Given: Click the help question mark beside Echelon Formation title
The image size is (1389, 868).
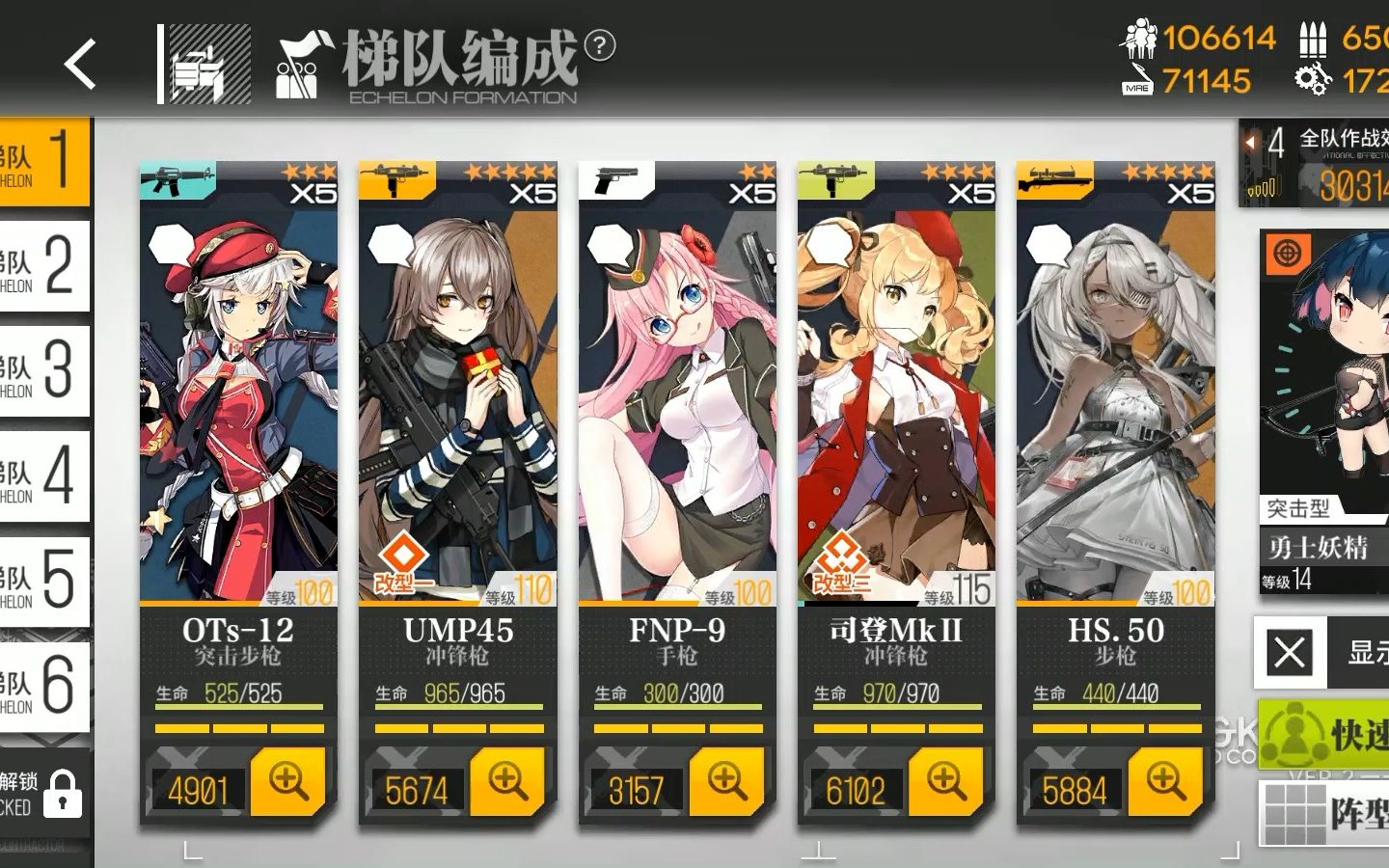Looking at the screenshot, I should coord(601,43).
